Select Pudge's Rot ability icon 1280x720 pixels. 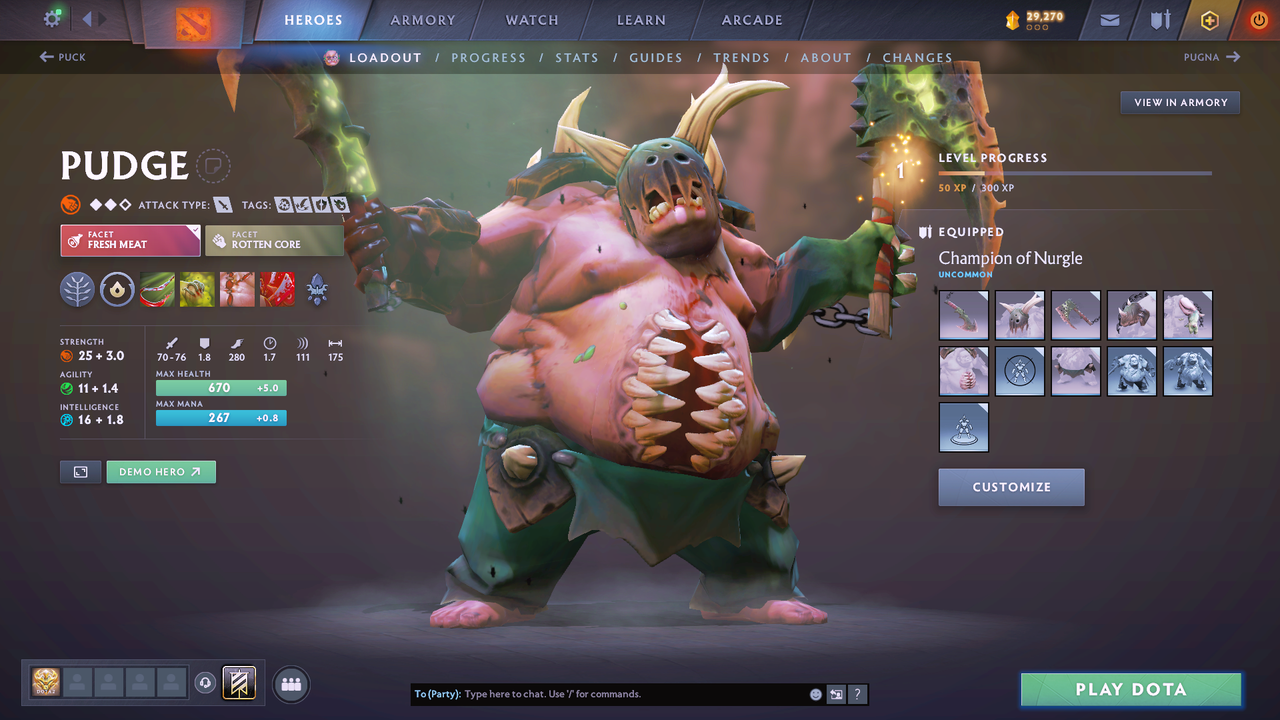(x=197, y=290)
